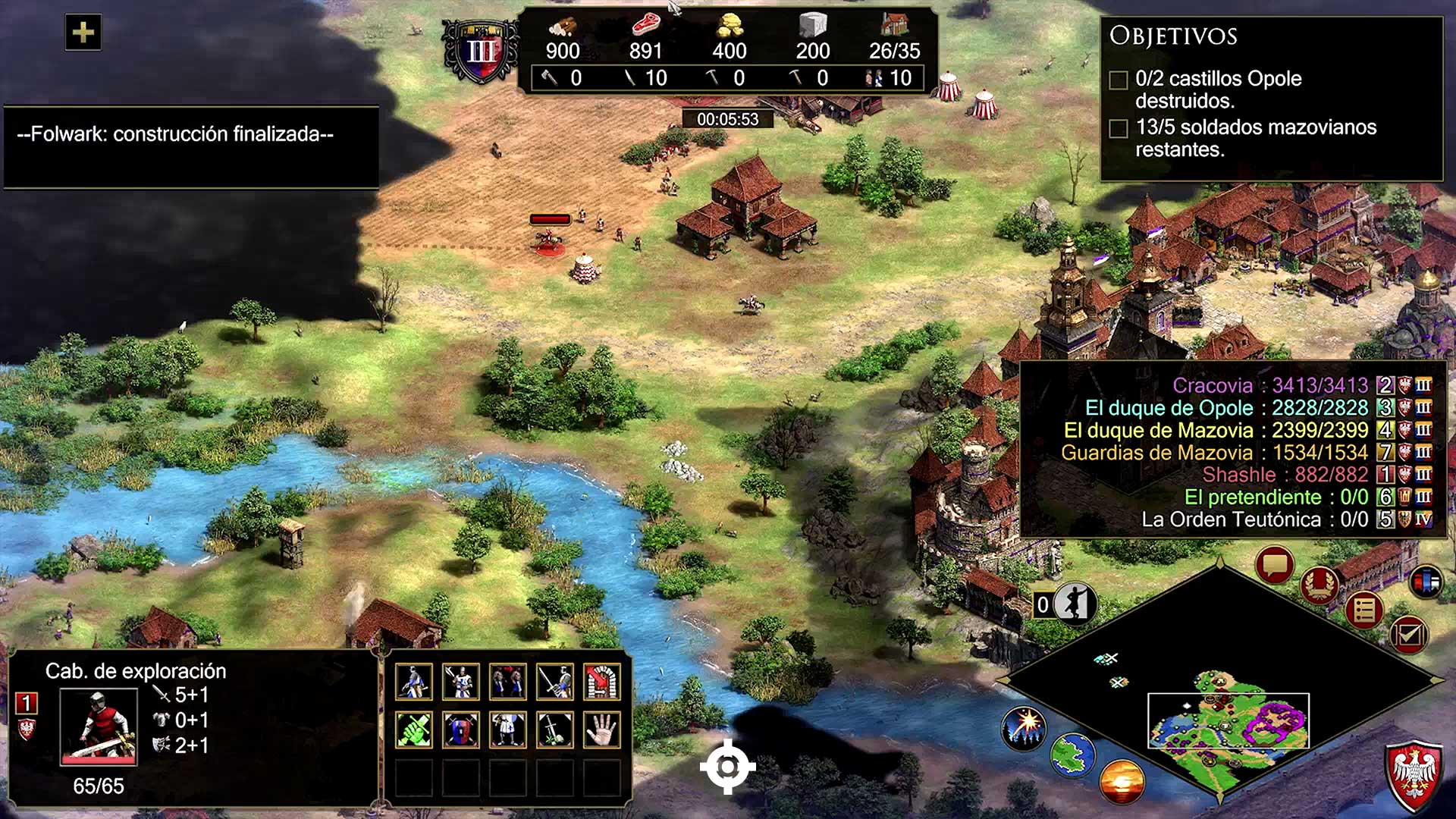The width and height of the screenshot is (1456, 819).
Task: Click the open hand stop command
Action: (x=601, y=730)
